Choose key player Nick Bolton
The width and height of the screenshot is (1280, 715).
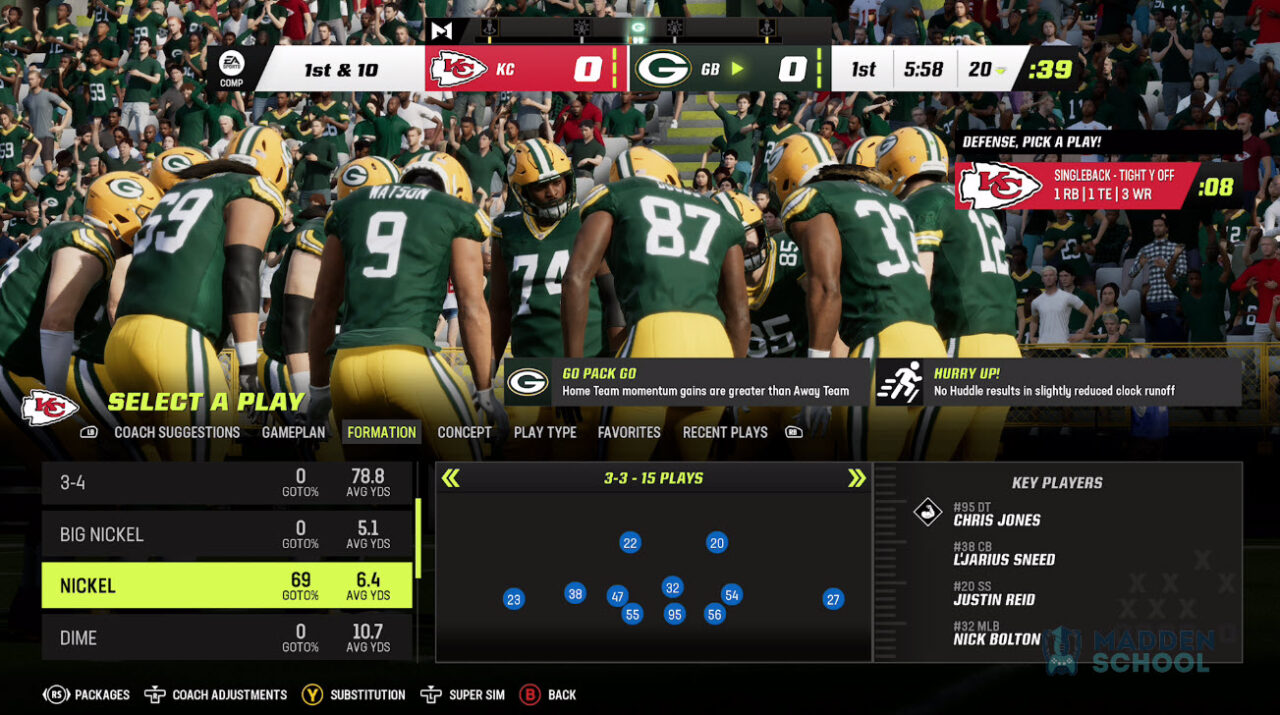click(x=996, y=639)
